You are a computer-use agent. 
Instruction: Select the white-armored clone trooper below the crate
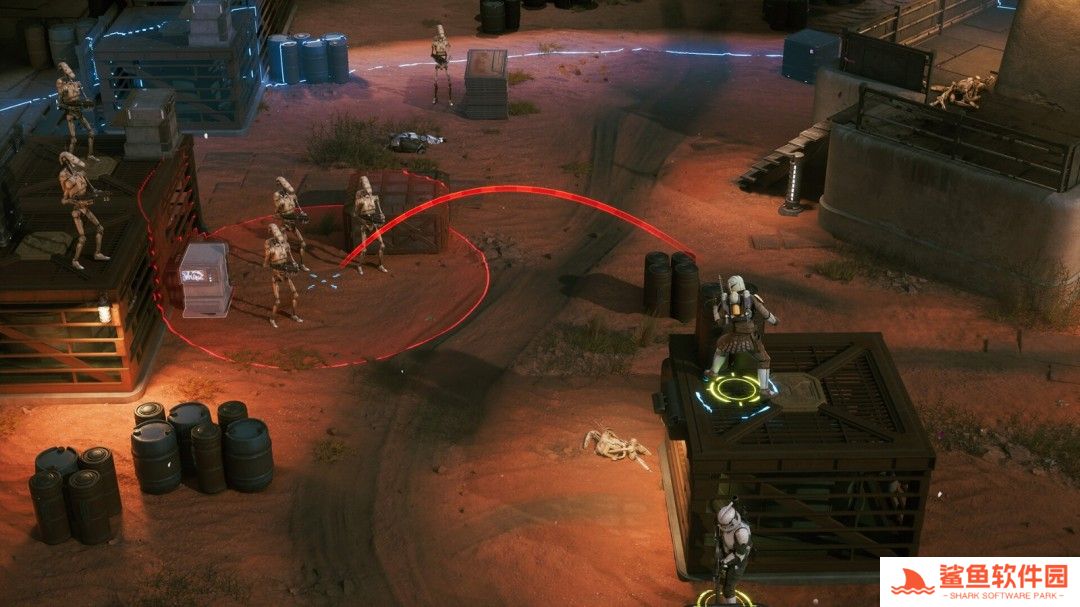[x=729, y=547]
